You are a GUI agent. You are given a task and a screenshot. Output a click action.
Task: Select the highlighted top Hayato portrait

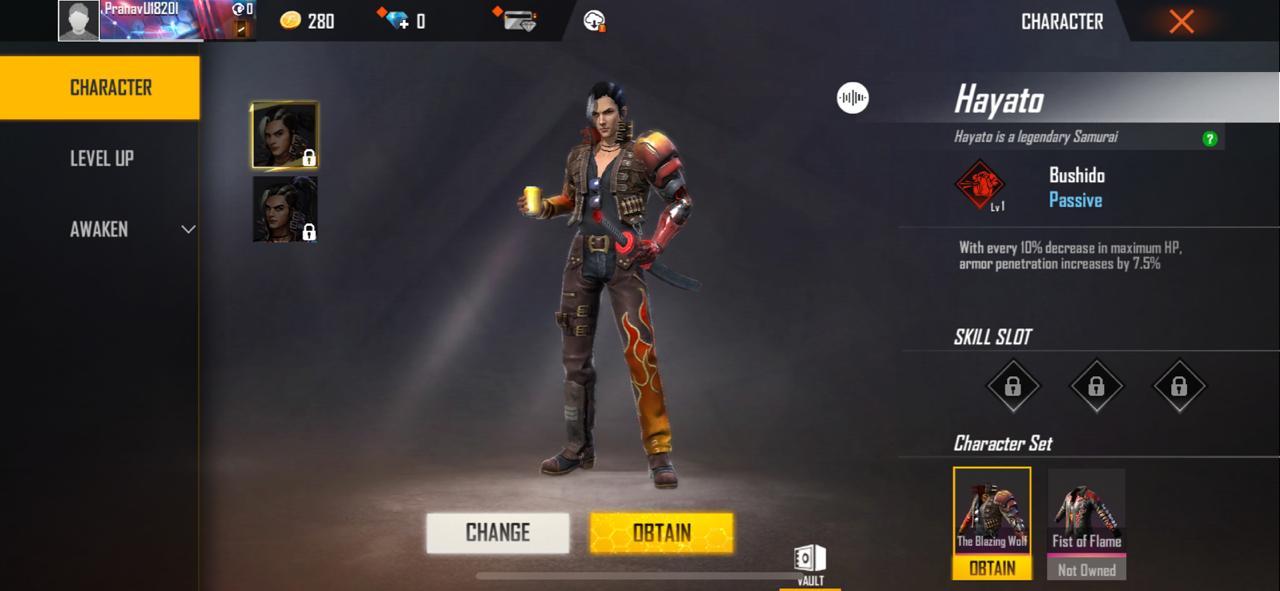[285, 135]
